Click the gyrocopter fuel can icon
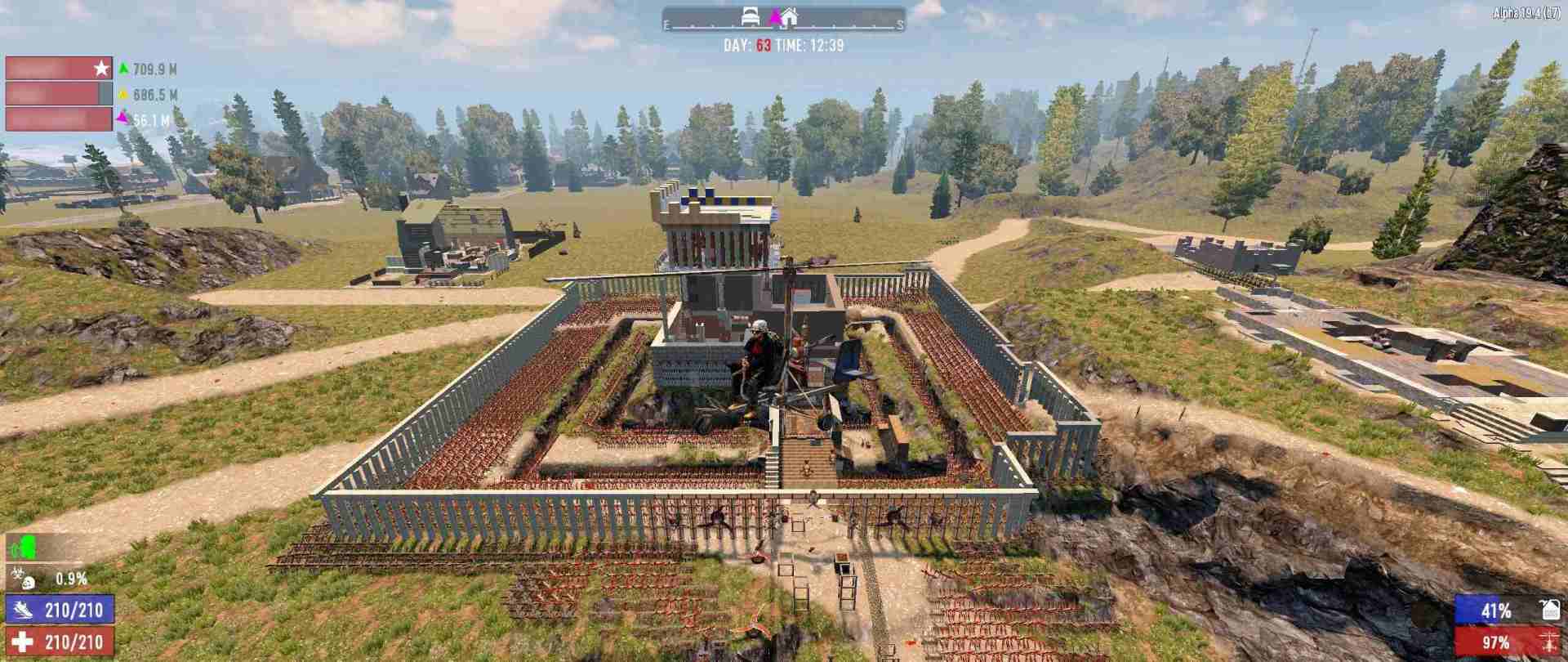The width and height of the screenshot is (1568, 662). tap(1549, 610)
